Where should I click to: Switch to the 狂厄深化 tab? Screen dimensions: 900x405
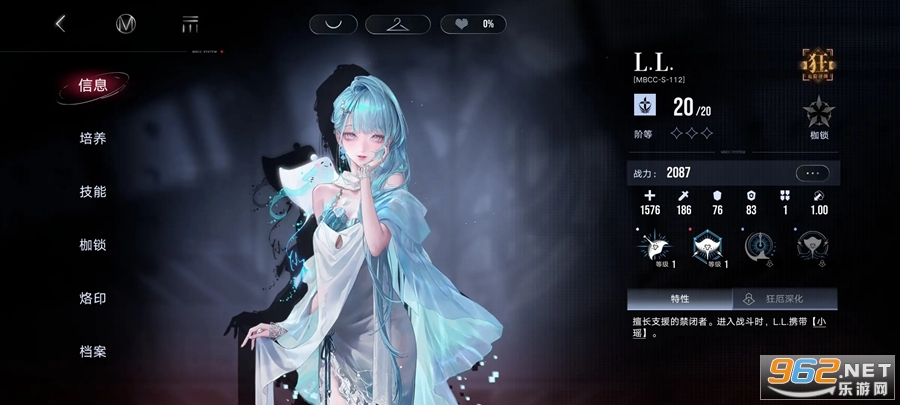pos(784,299)
